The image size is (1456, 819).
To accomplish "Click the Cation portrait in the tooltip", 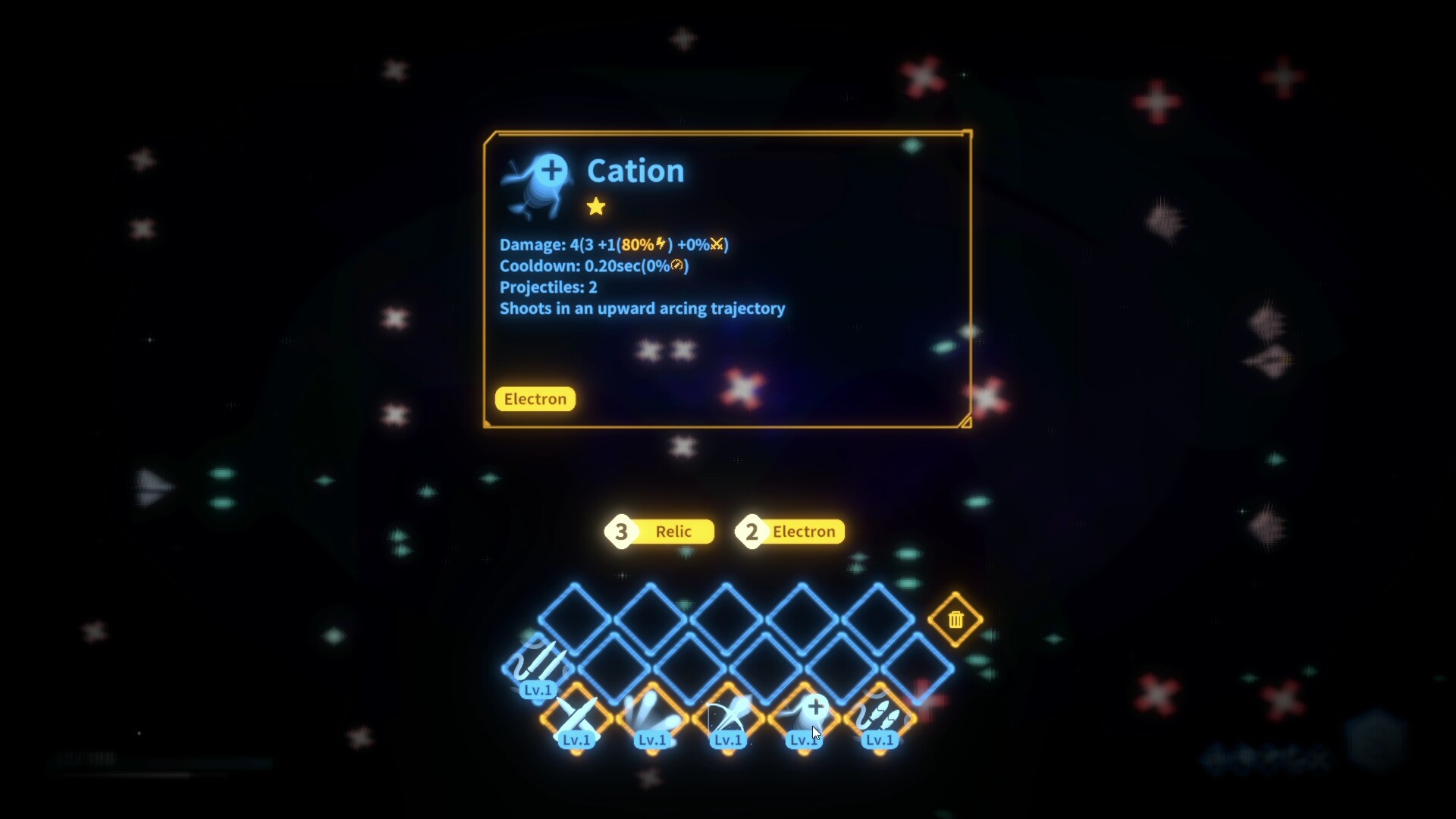I will tap(536, 183).
